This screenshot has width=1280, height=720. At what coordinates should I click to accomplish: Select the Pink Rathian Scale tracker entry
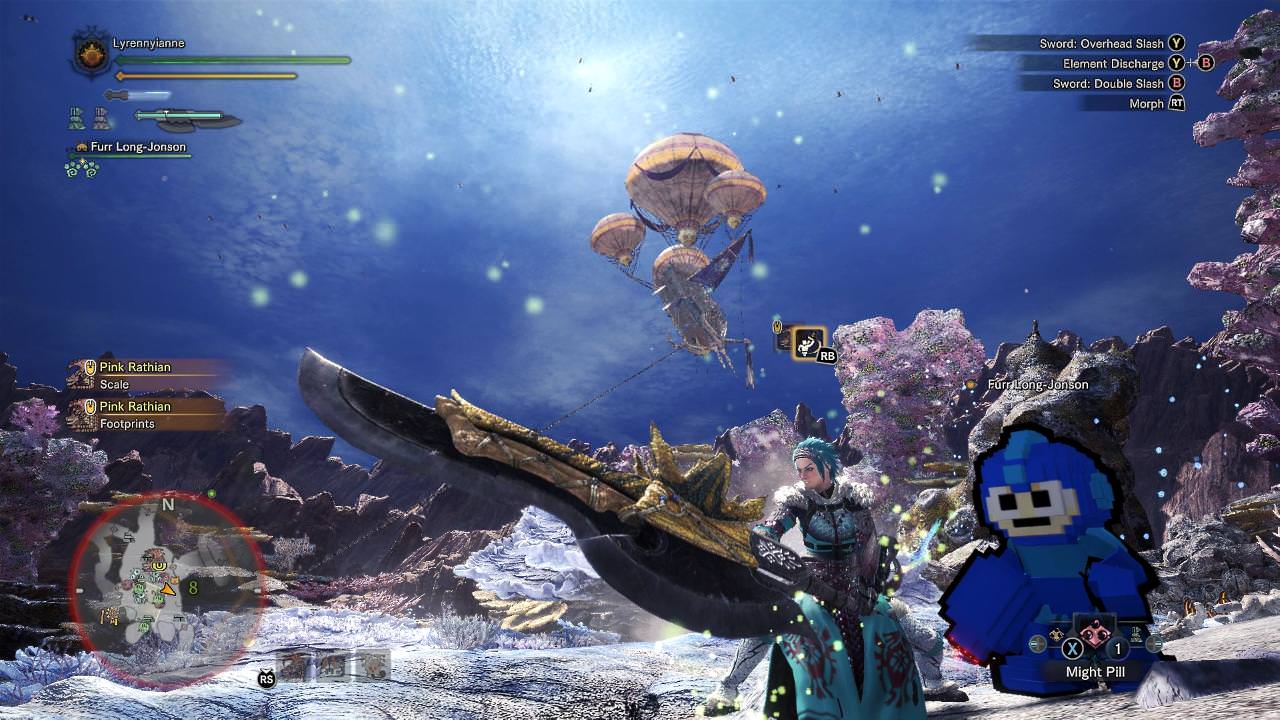[145, 375]
